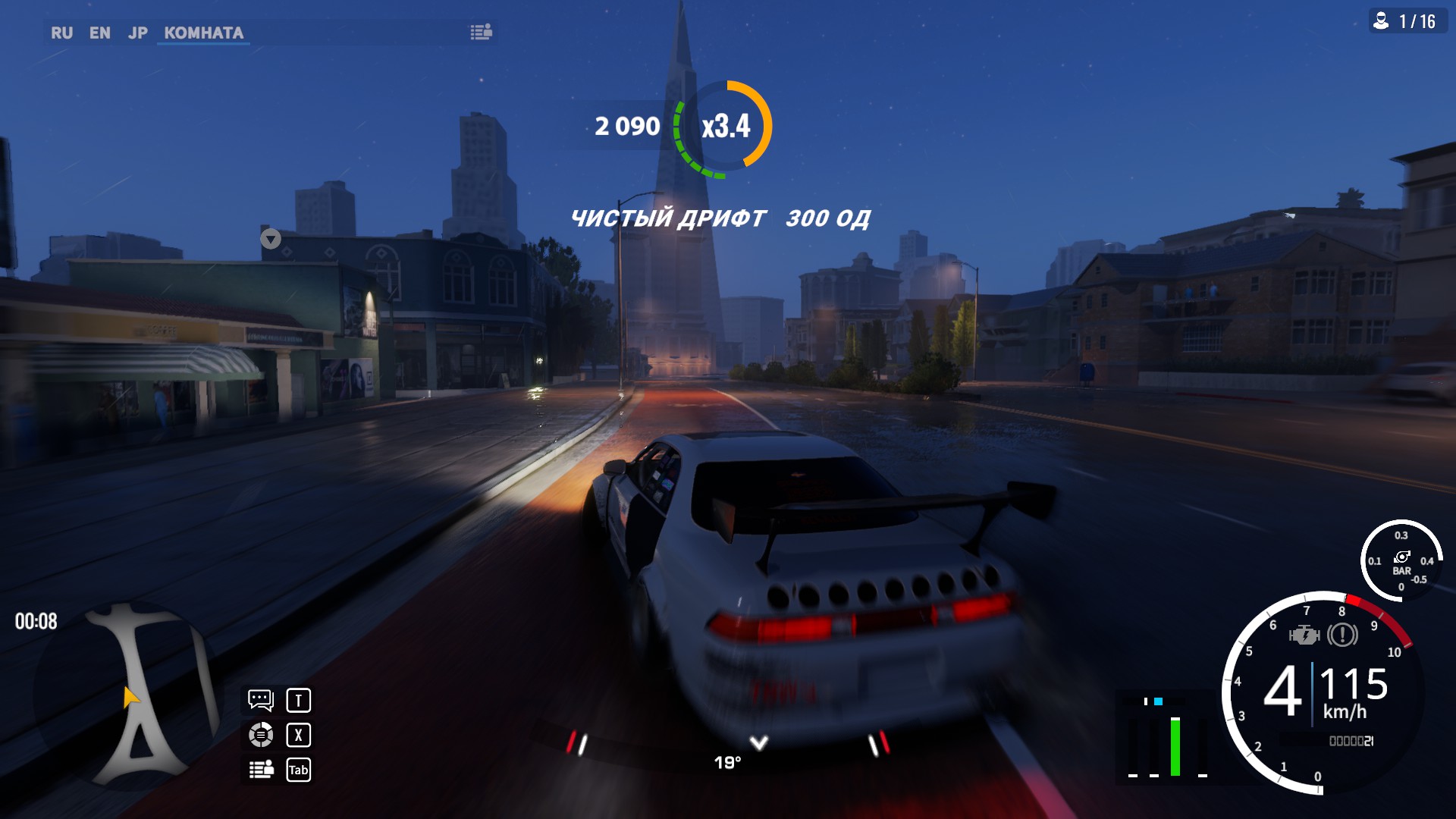Screen dimensions: 1456x819
Task: Open the chat speech bubble icon
Action: (261, 700)
